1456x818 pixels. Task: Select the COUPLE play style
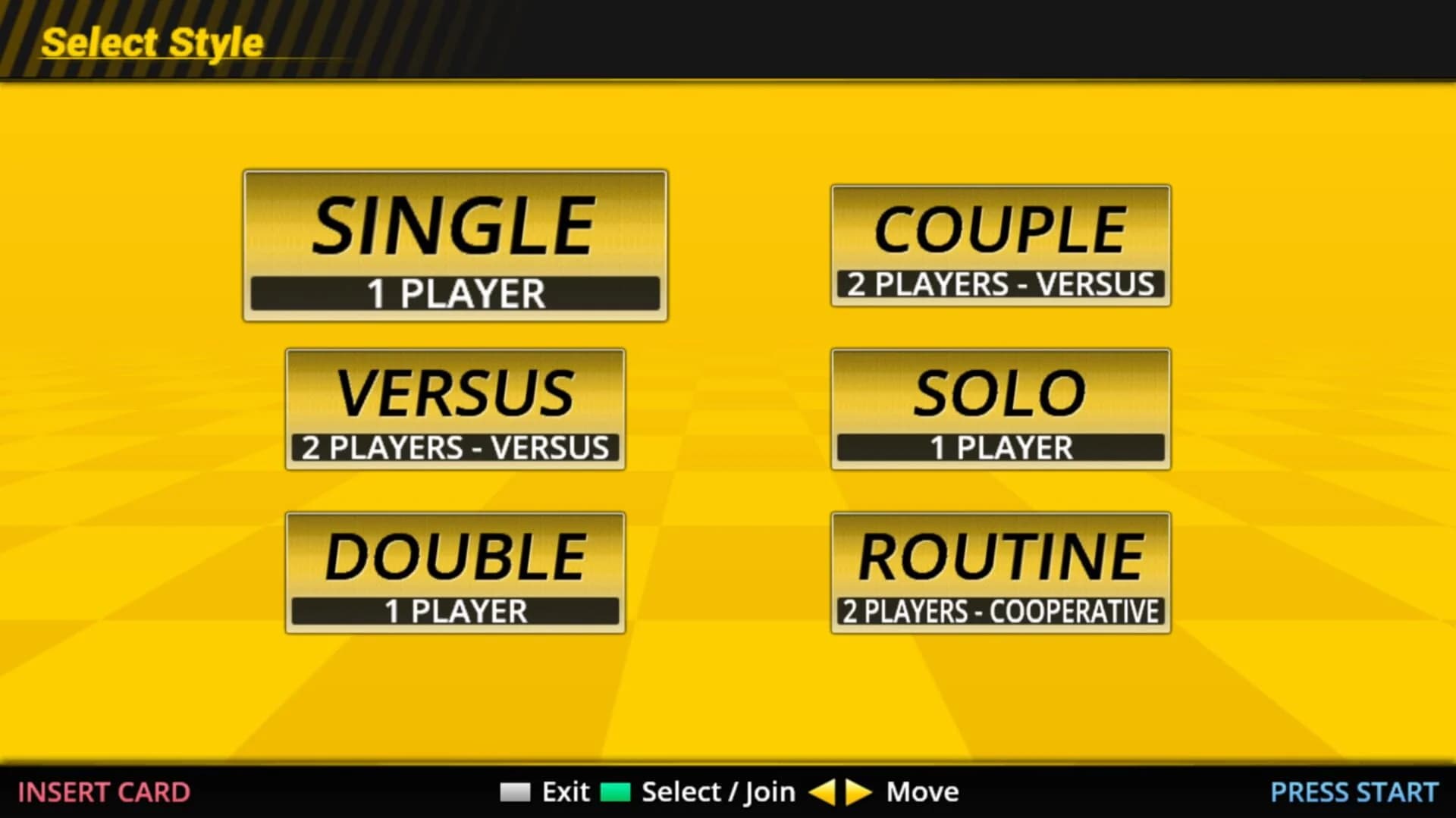pos(1001,227)
